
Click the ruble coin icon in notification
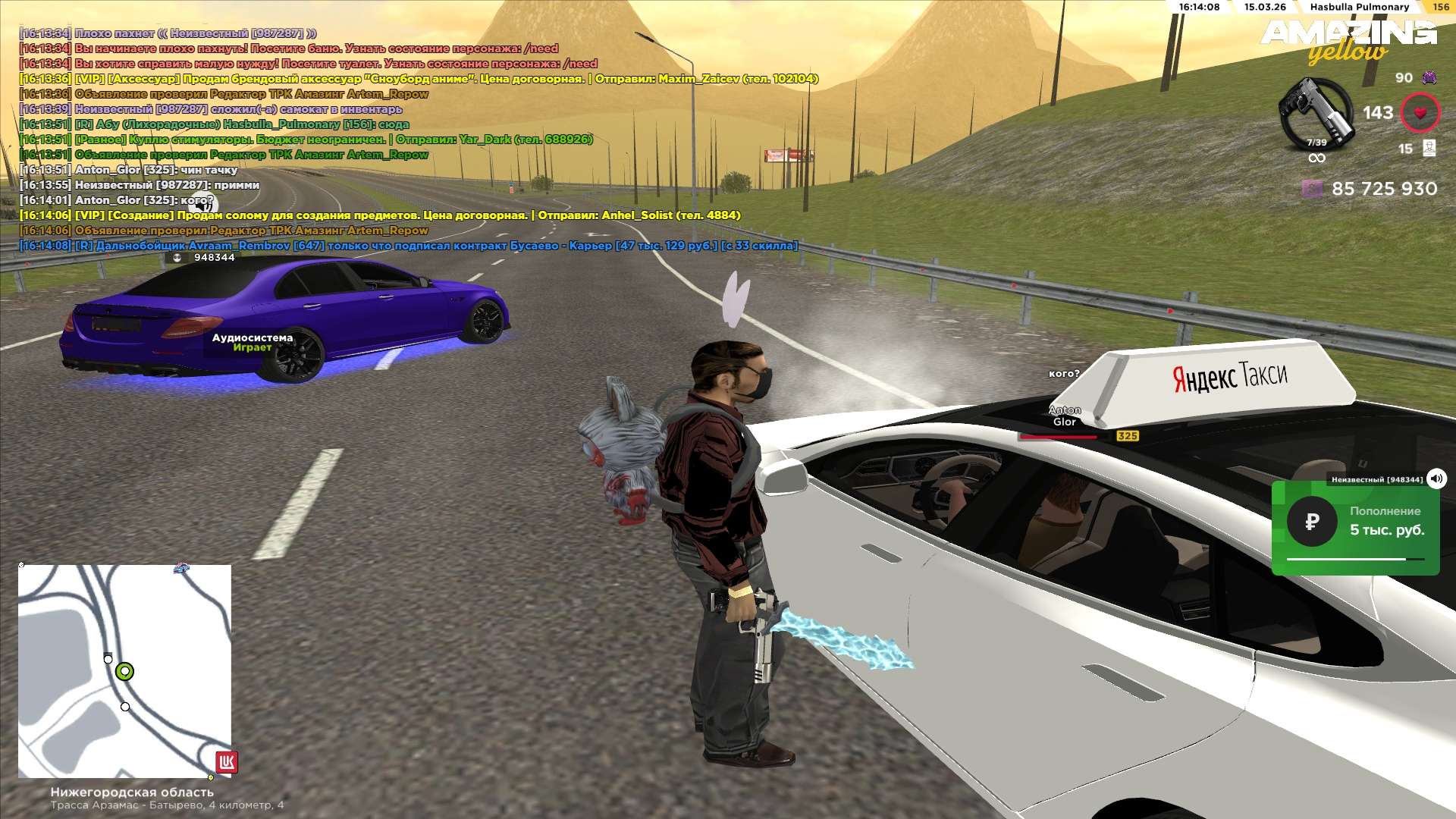coord(1312,522)
